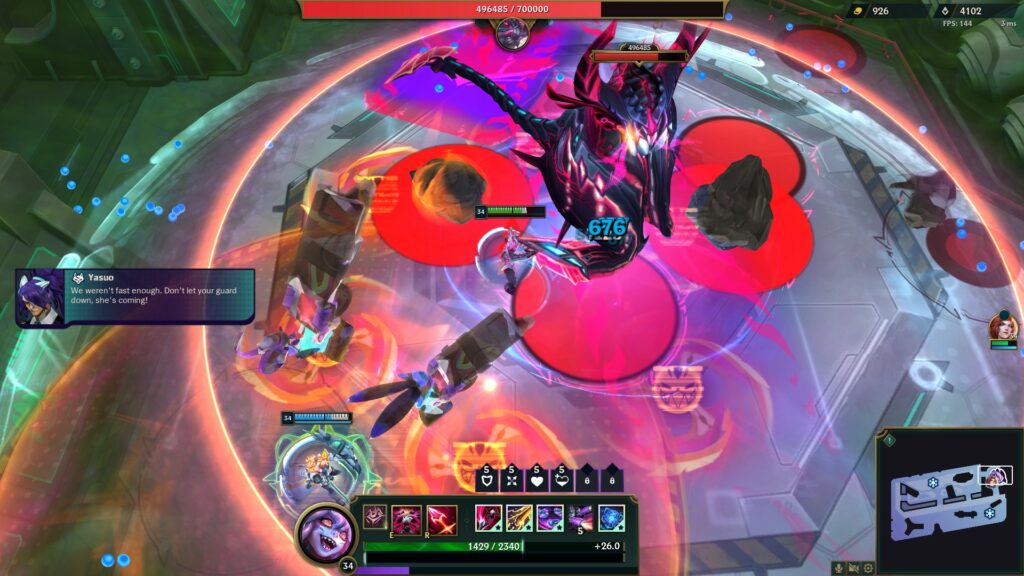The width and height of the screenshot is (1024, 576).
Task: Toggle the camera button beside the minimap
Action: tap(853, 568)
